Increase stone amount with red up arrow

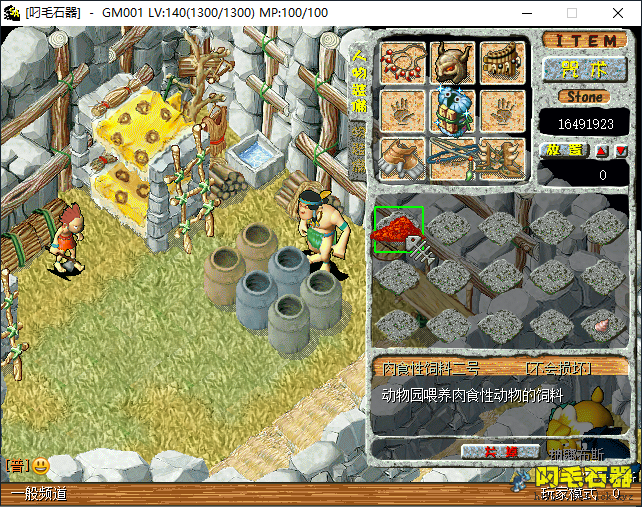pos(602,150)
